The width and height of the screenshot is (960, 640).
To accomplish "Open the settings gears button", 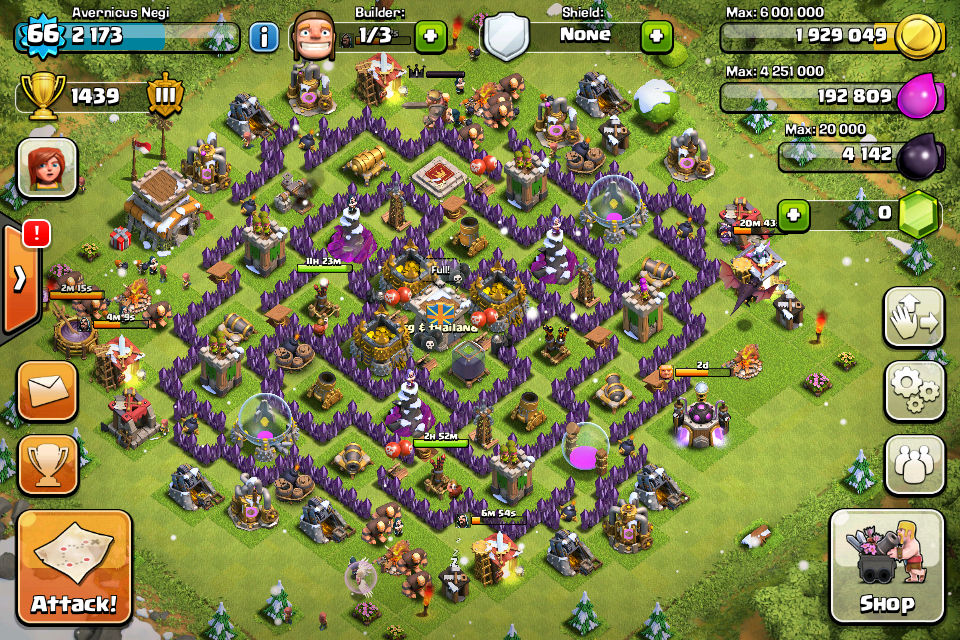I will click(914, 391).
